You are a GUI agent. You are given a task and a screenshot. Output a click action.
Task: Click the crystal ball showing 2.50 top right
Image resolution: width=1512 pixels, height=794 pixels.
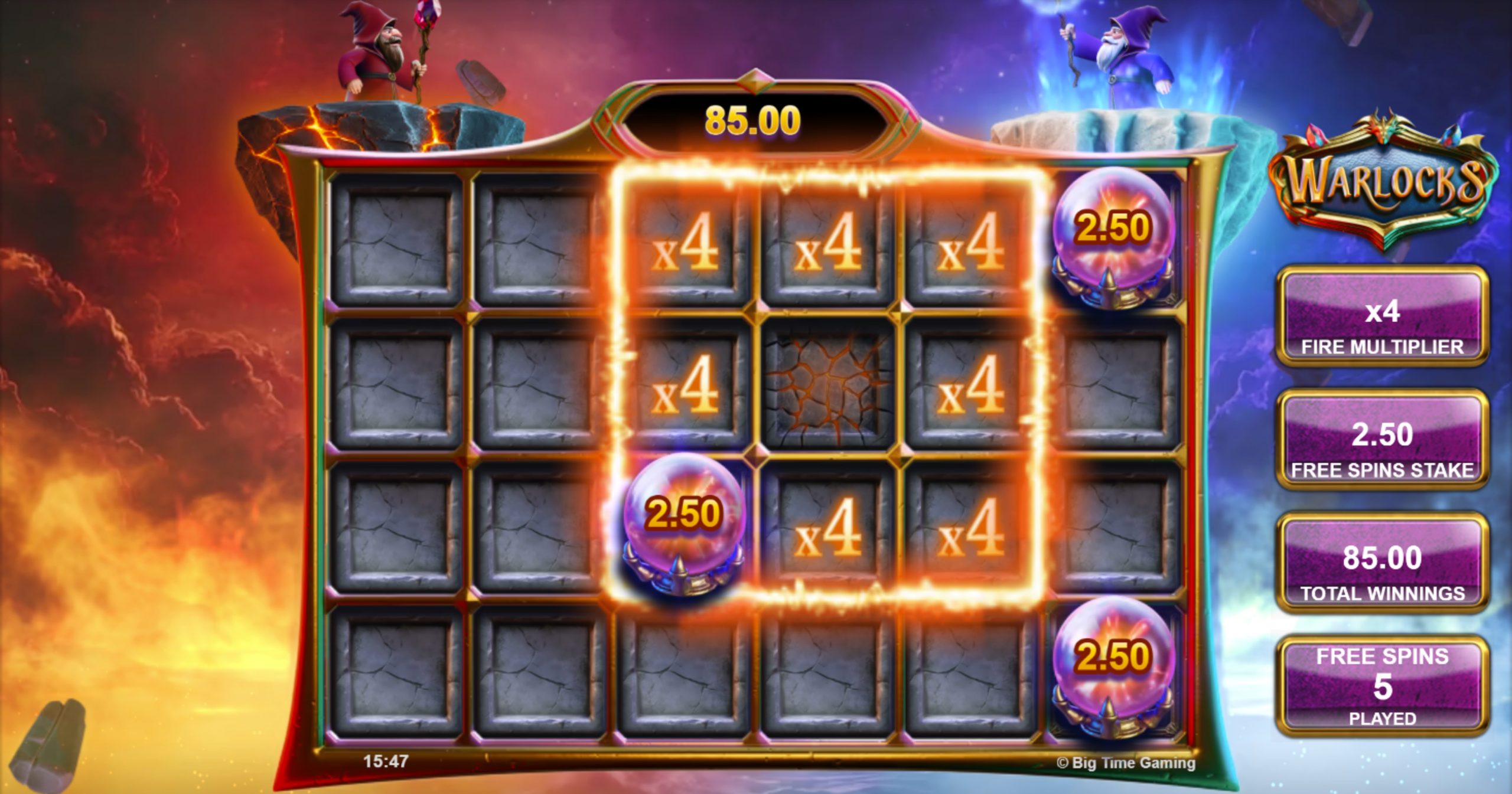[1113, 233]
